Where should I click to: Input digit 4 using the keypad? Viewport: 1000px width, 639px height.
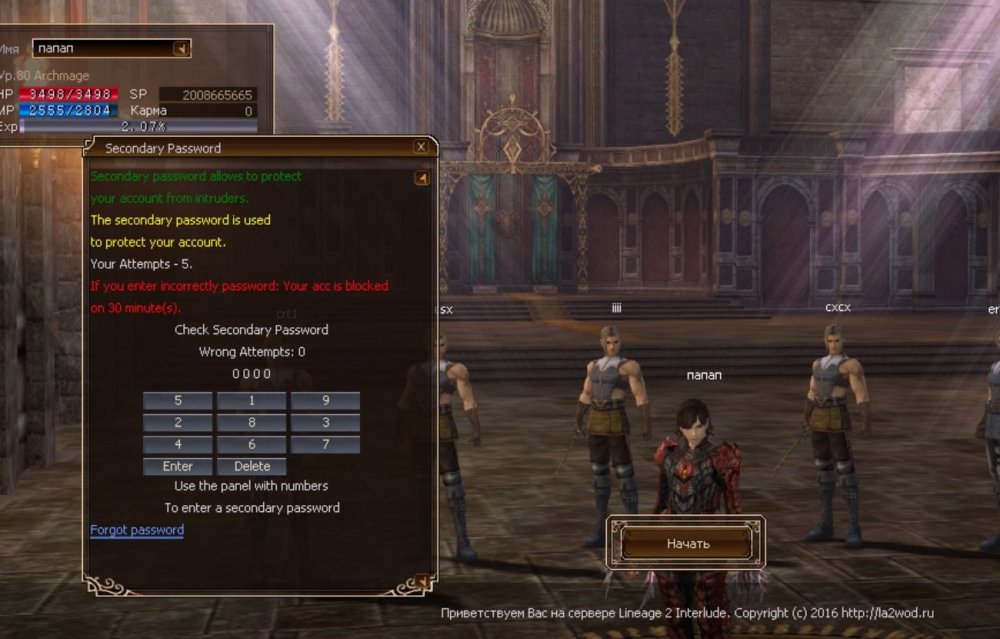(x=178, y=445)
